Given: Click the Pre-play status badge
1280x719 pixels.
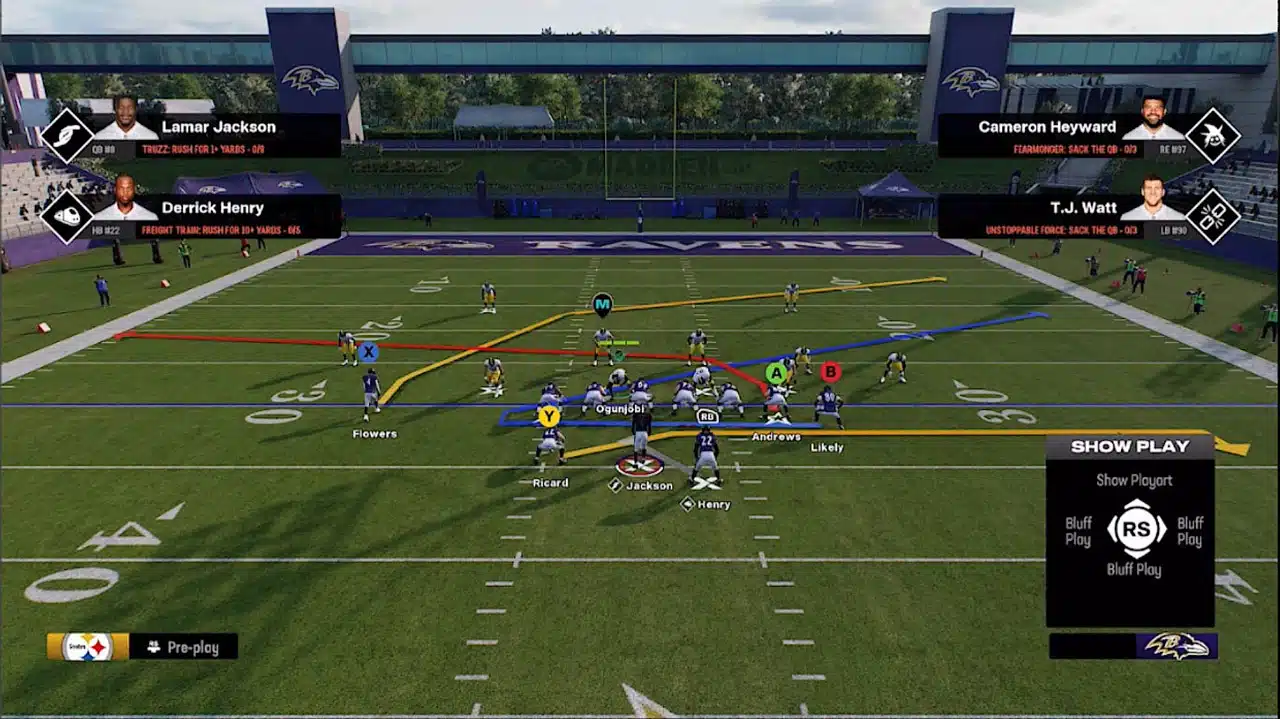Looking at the screenshot, I should [x=184, y=647].
